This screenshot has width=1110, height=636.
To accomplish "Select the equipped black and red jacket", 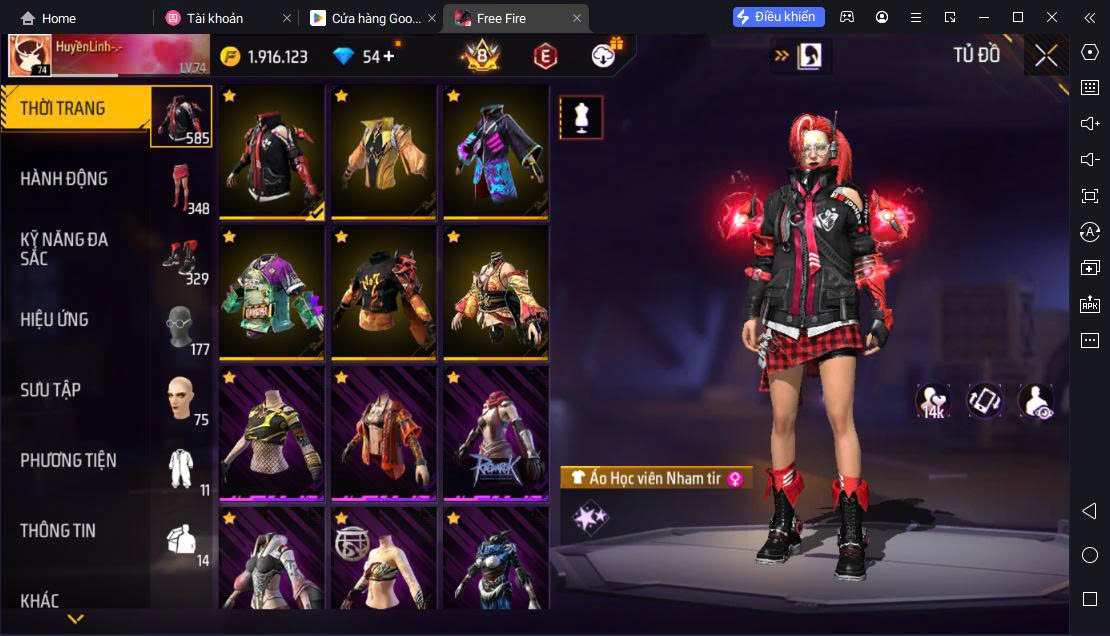I will (x=272, y=152).
